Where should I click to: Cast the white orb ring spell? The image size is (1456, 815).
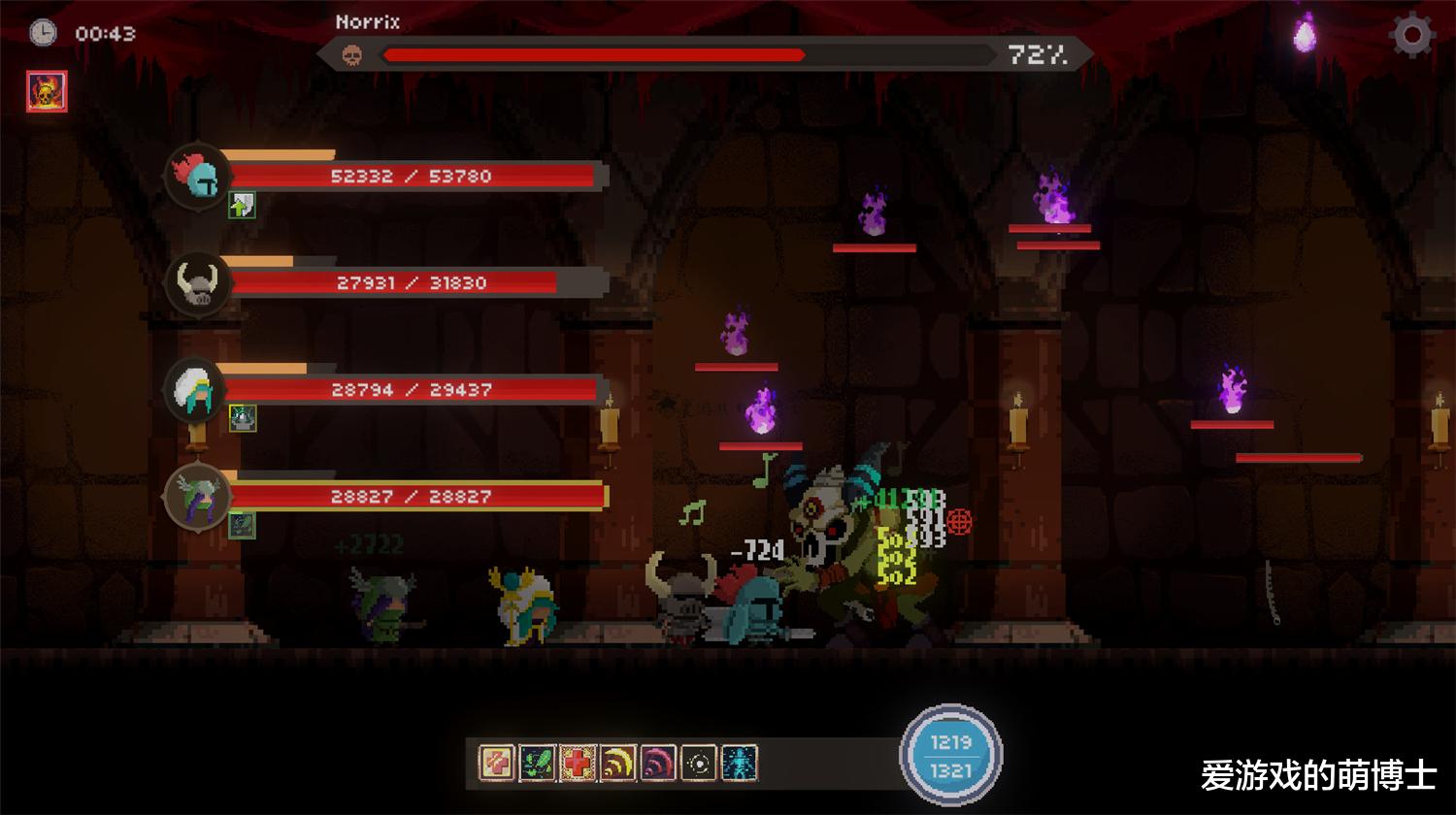pyautogui.click(x=699, y=763)
